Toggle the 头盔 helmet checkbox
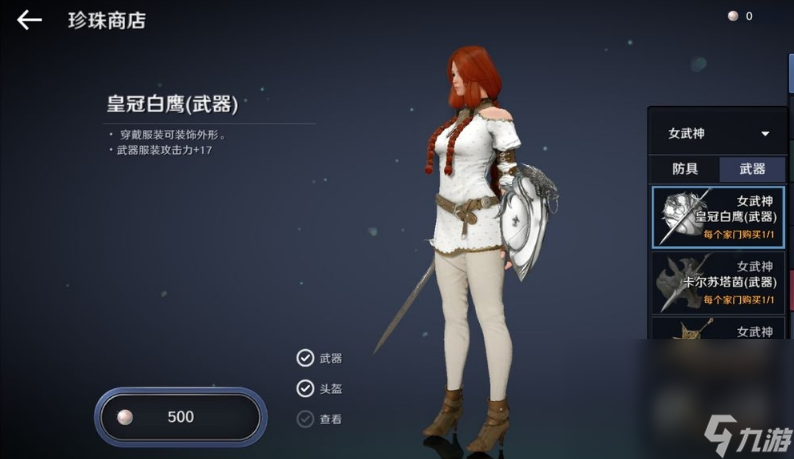 click(305, 389)
